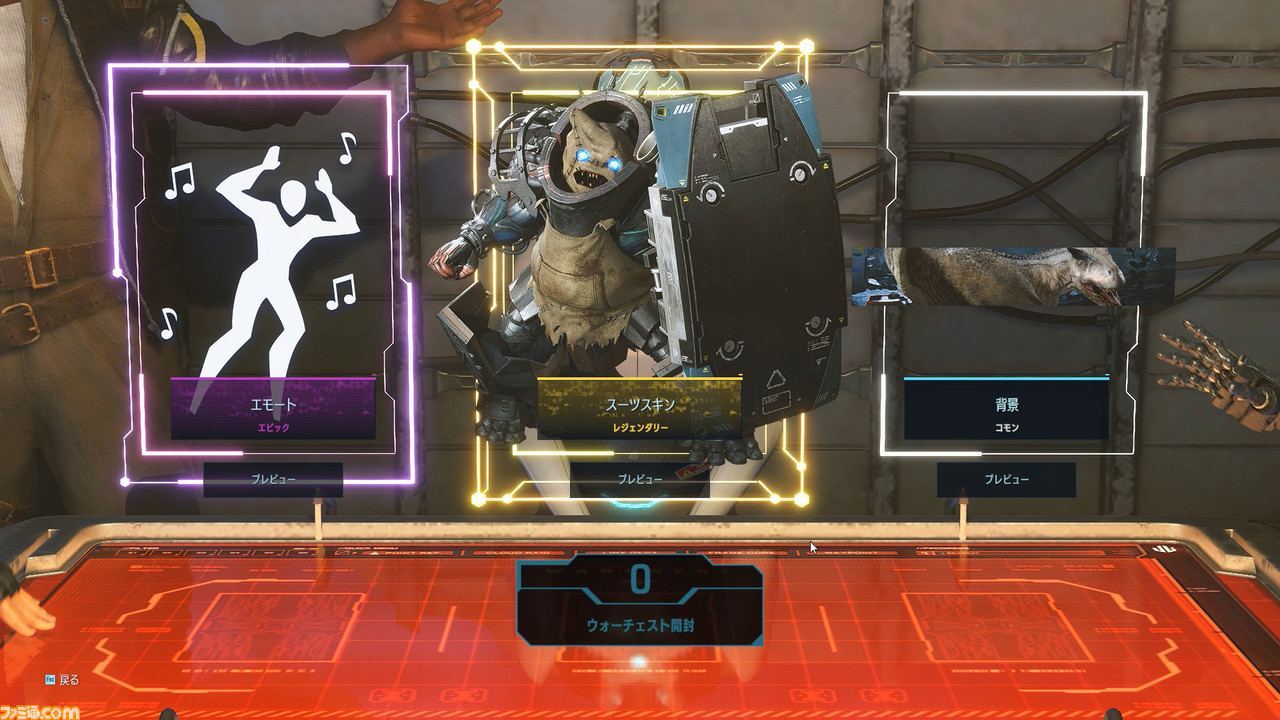Preview the Epic emote reward
The height and width of the screenshot is (720, 1280).
tap(273, 479)
